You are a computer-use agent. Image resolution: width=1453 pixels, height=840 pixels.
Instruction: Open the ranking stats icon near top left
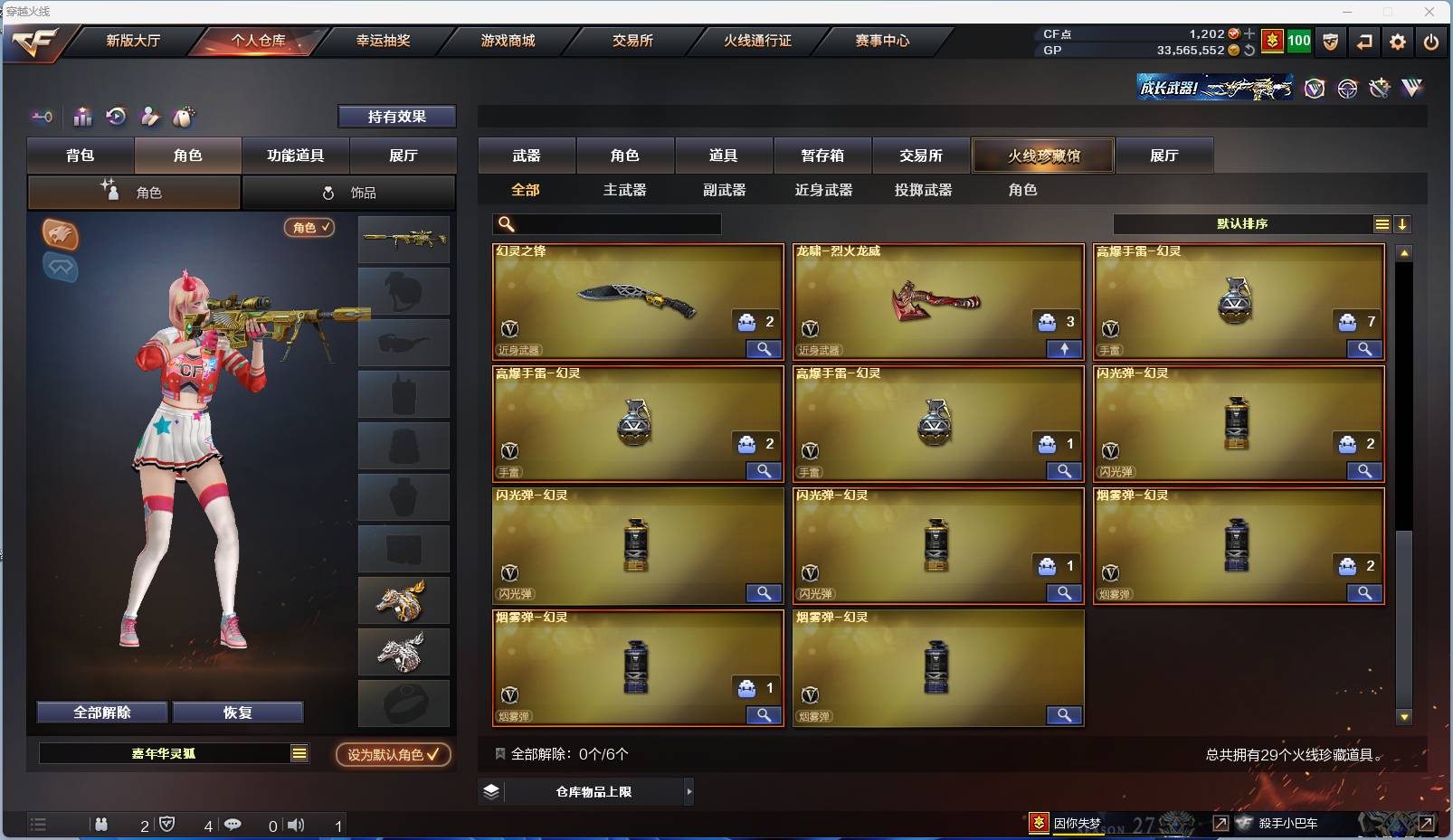[x=82, y=117]
